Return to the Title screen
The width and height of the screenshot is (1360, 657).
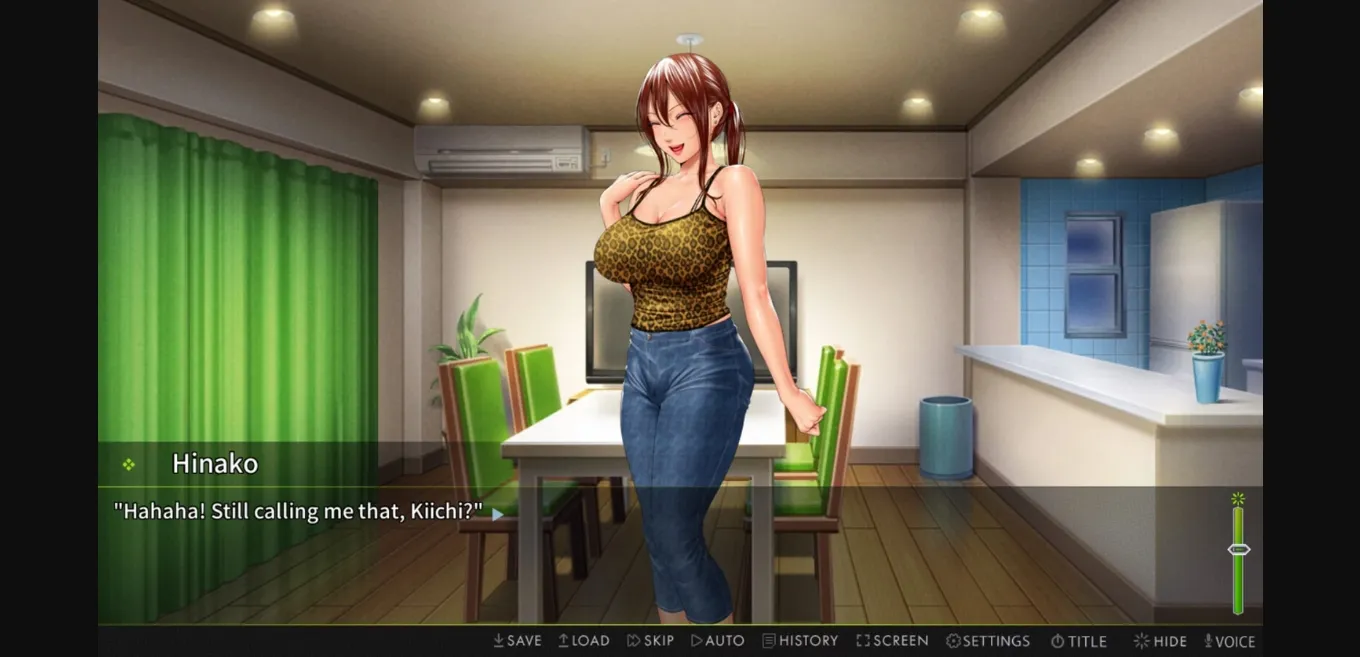(1078, 641)
